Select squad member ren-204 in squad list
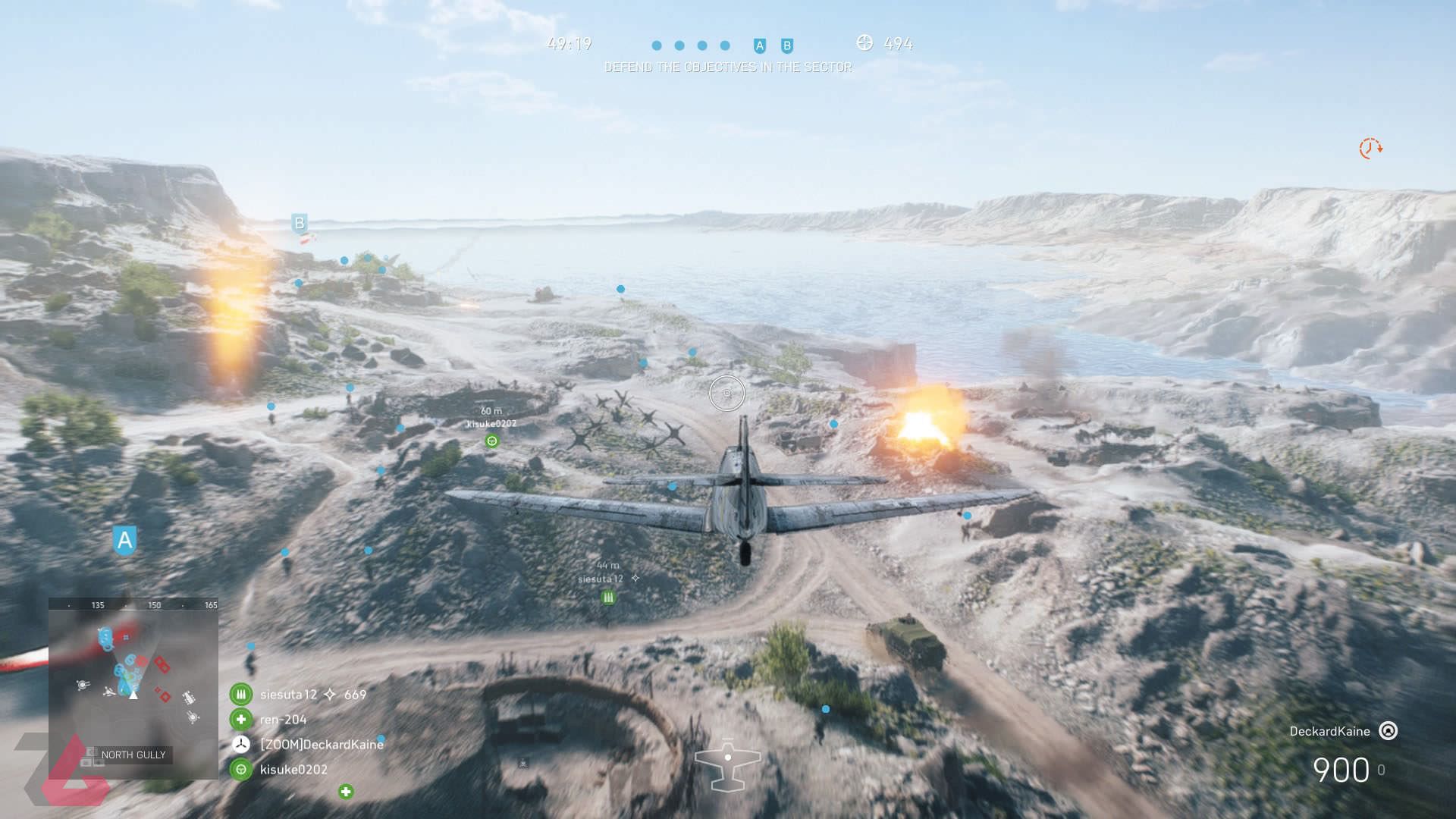 click(283, 720)
